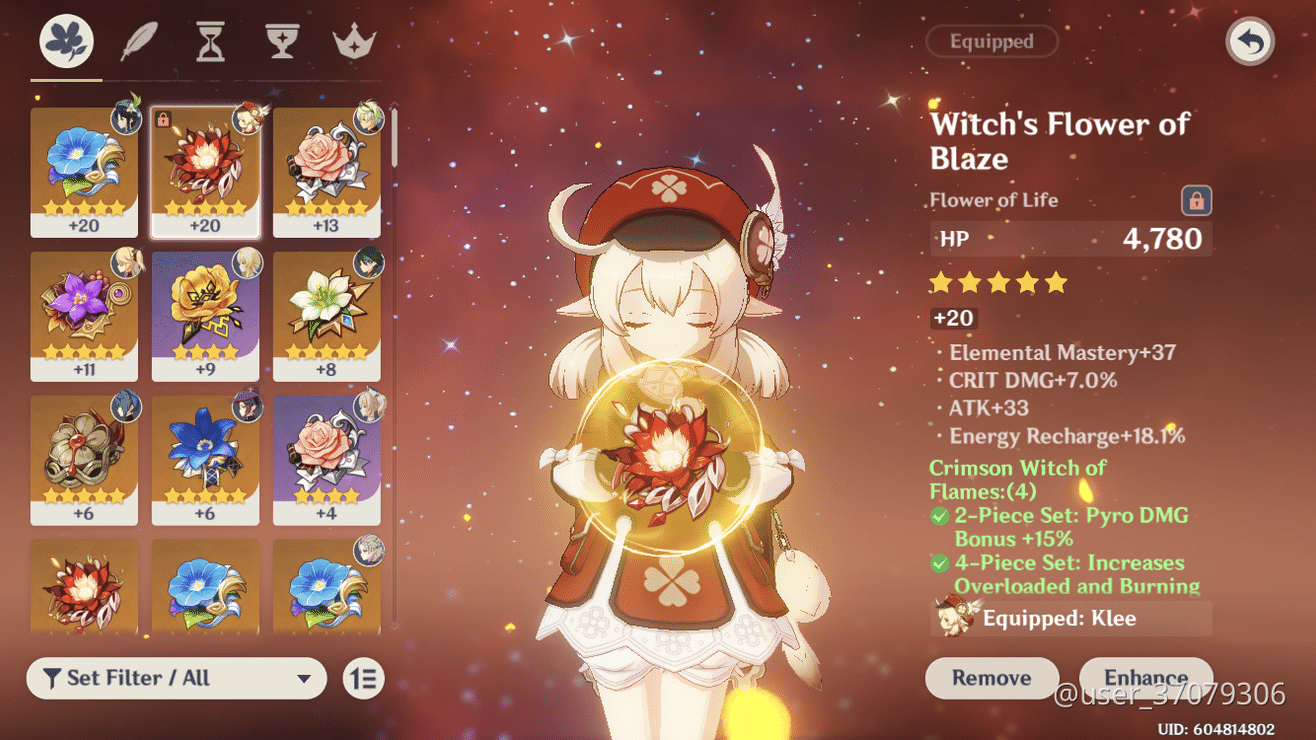Toggle the lock icon next to the HP stat

[x=1197, y=200]
